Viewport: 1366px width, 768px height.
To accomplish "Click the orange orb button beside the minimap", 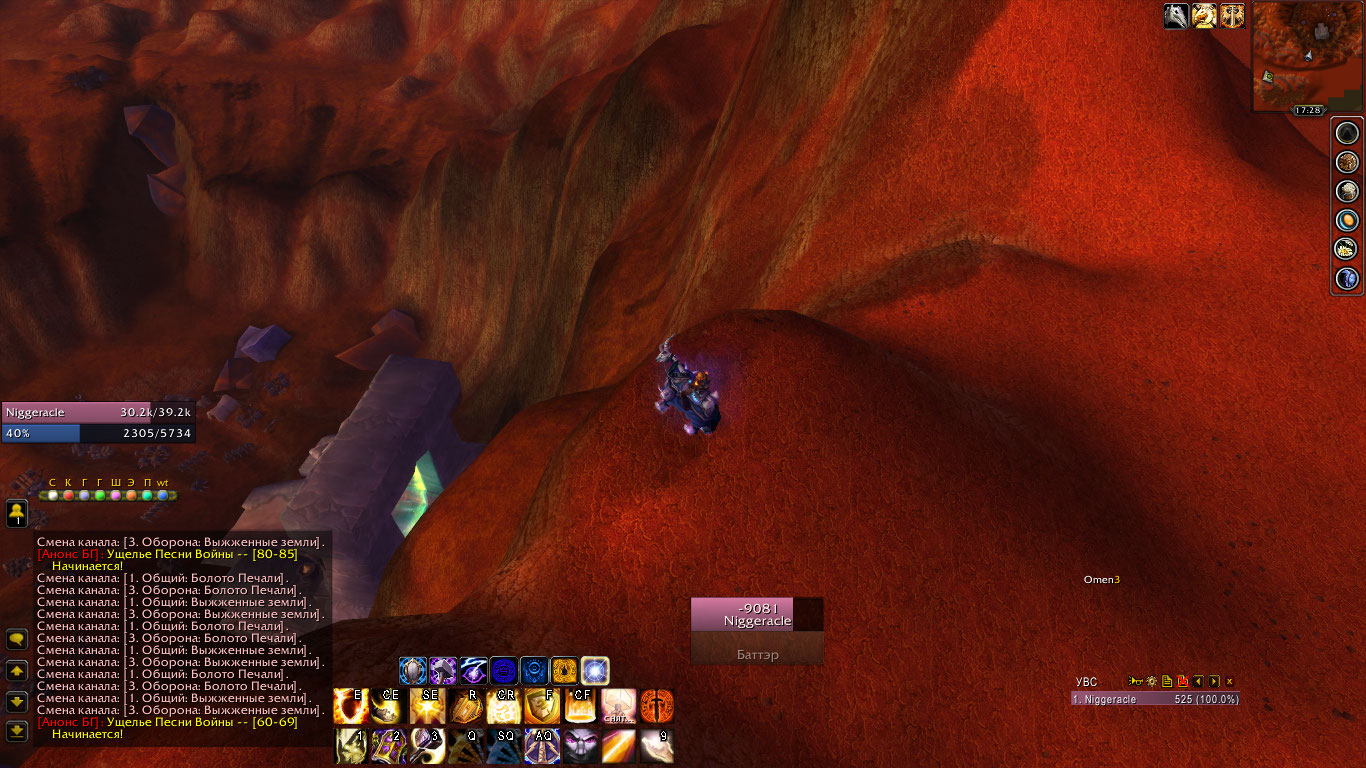I will pos(1347,220).
